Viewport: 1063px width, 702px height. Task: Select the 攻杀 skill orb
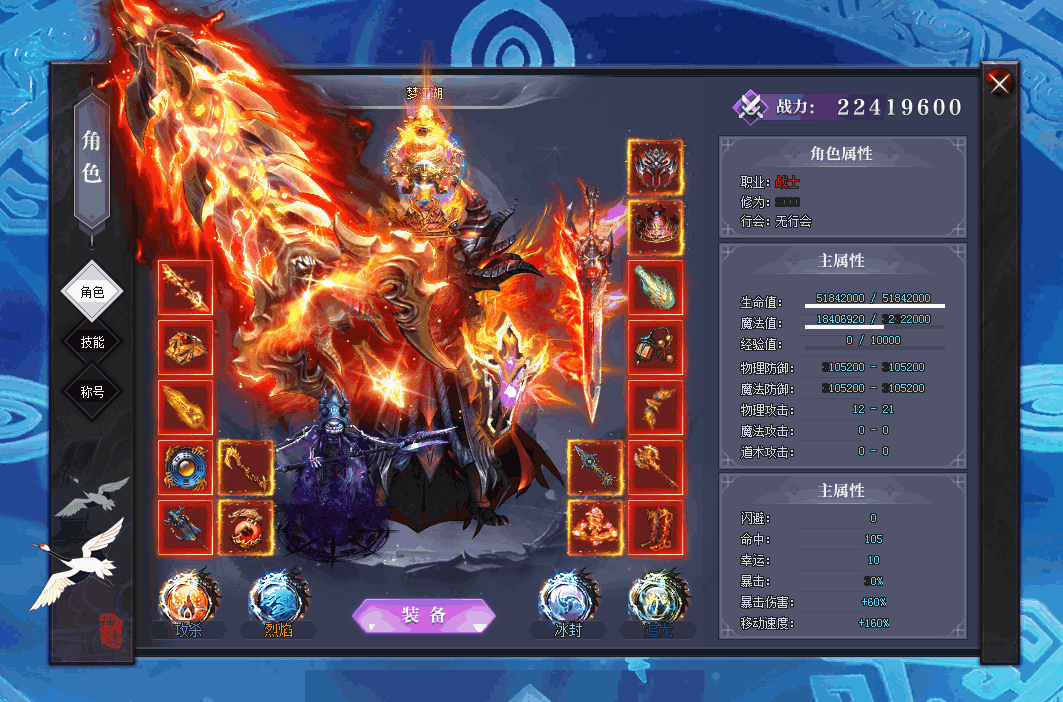pyautogui.click(x=187, y=601)
